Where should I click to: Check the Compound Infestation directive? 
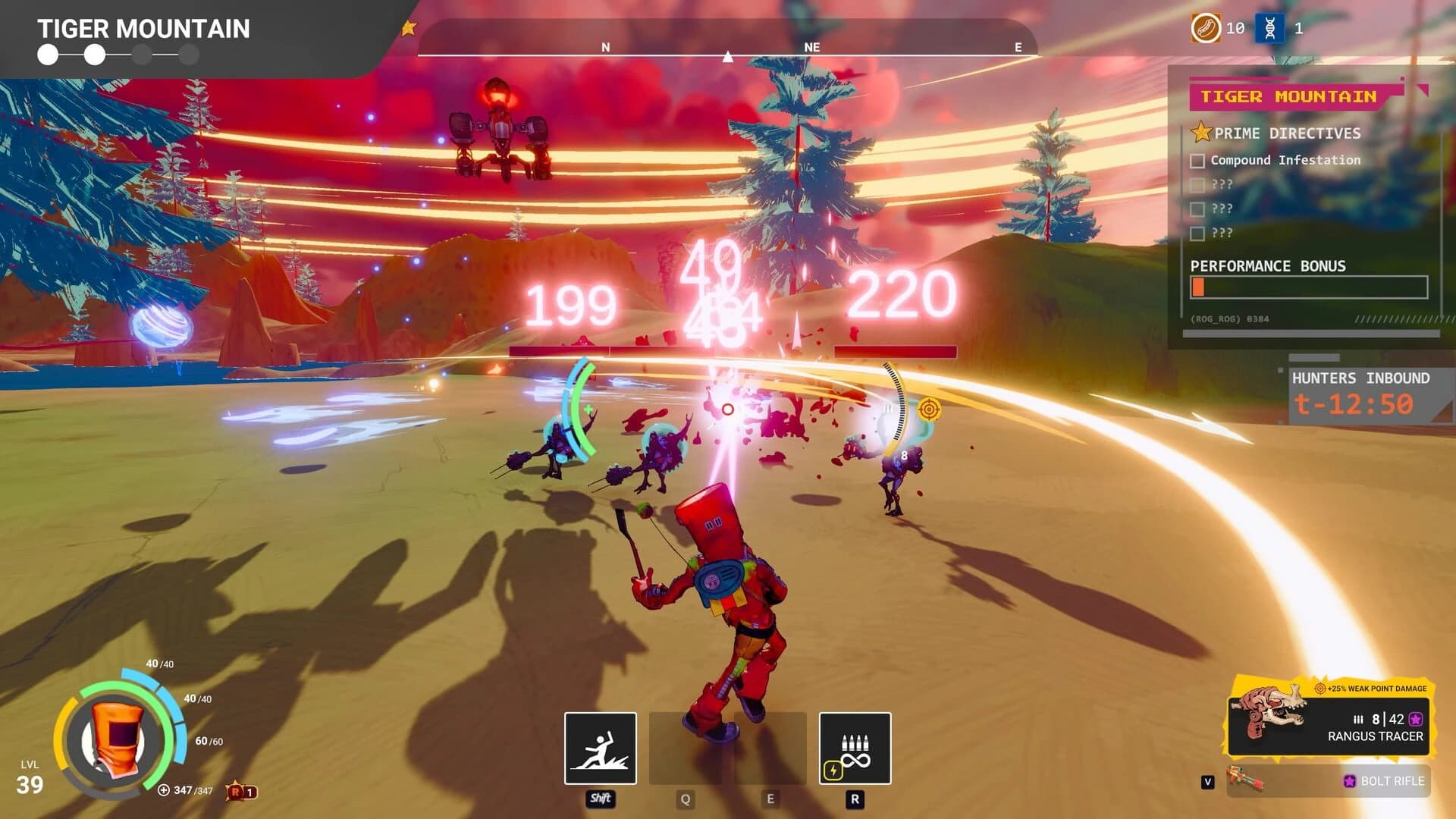click(x=1198, y=160)
